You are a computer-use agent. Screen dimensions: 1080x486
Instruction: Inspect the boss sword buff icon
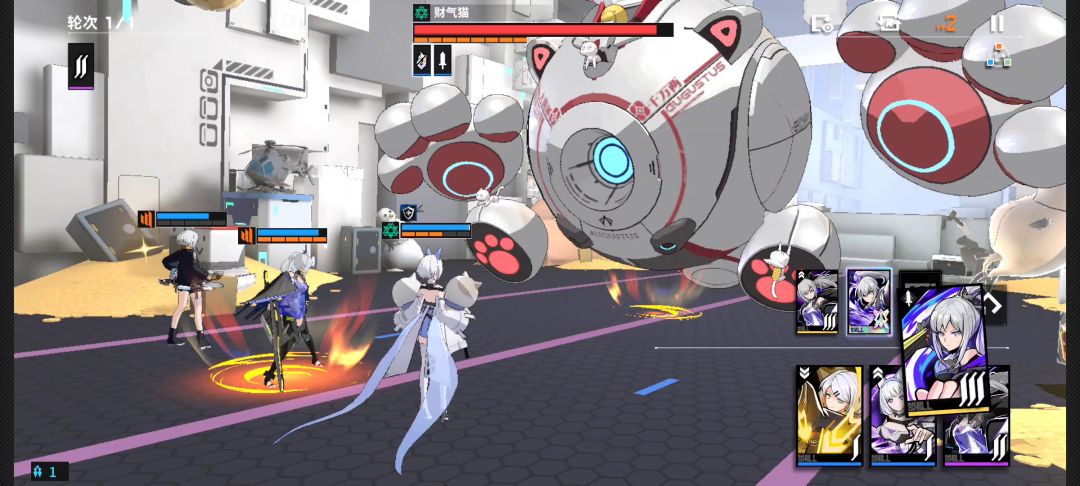pyautogui.click(x=442, y=59)
